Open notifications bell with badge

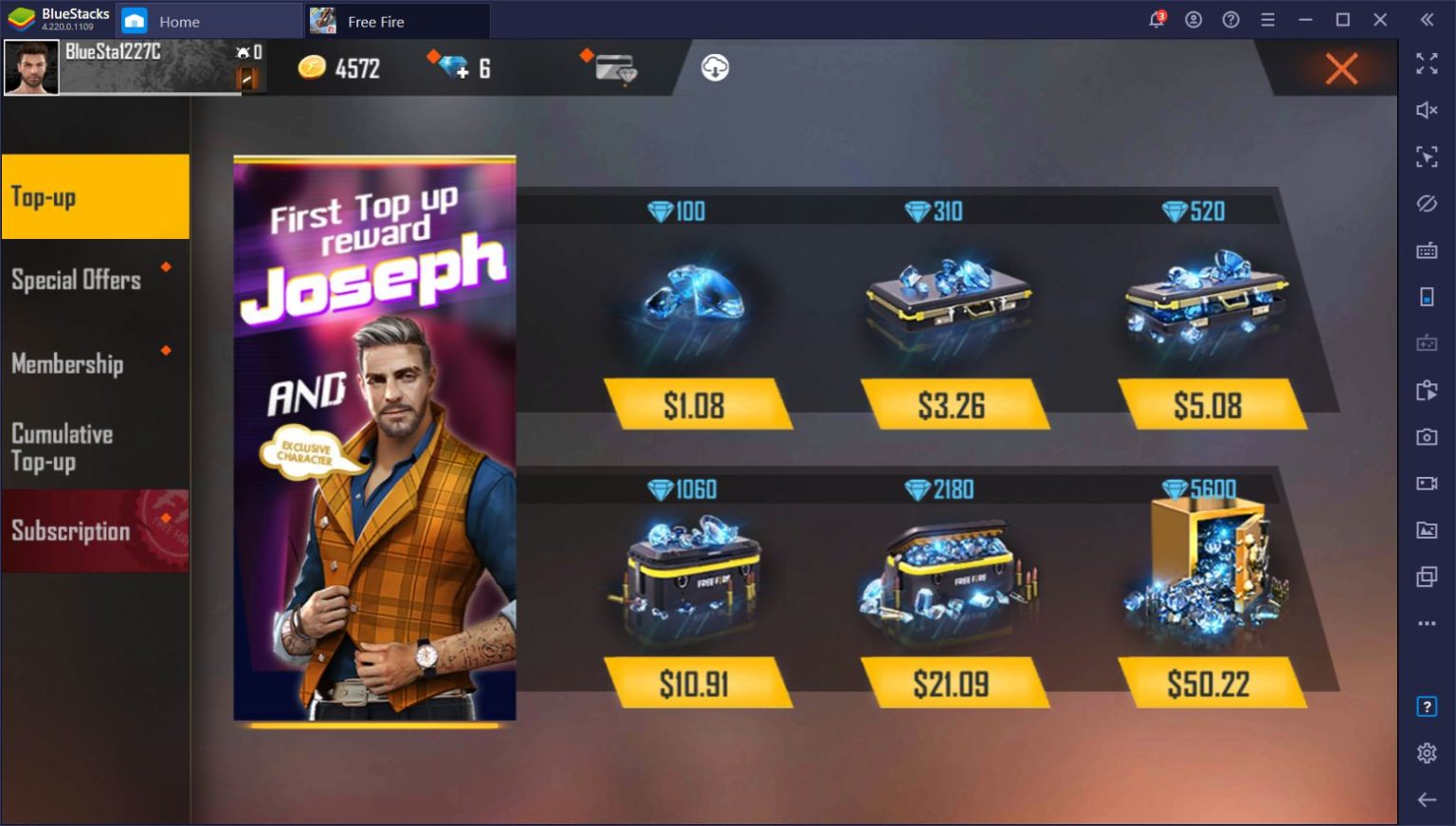[x=1156, y=19]
